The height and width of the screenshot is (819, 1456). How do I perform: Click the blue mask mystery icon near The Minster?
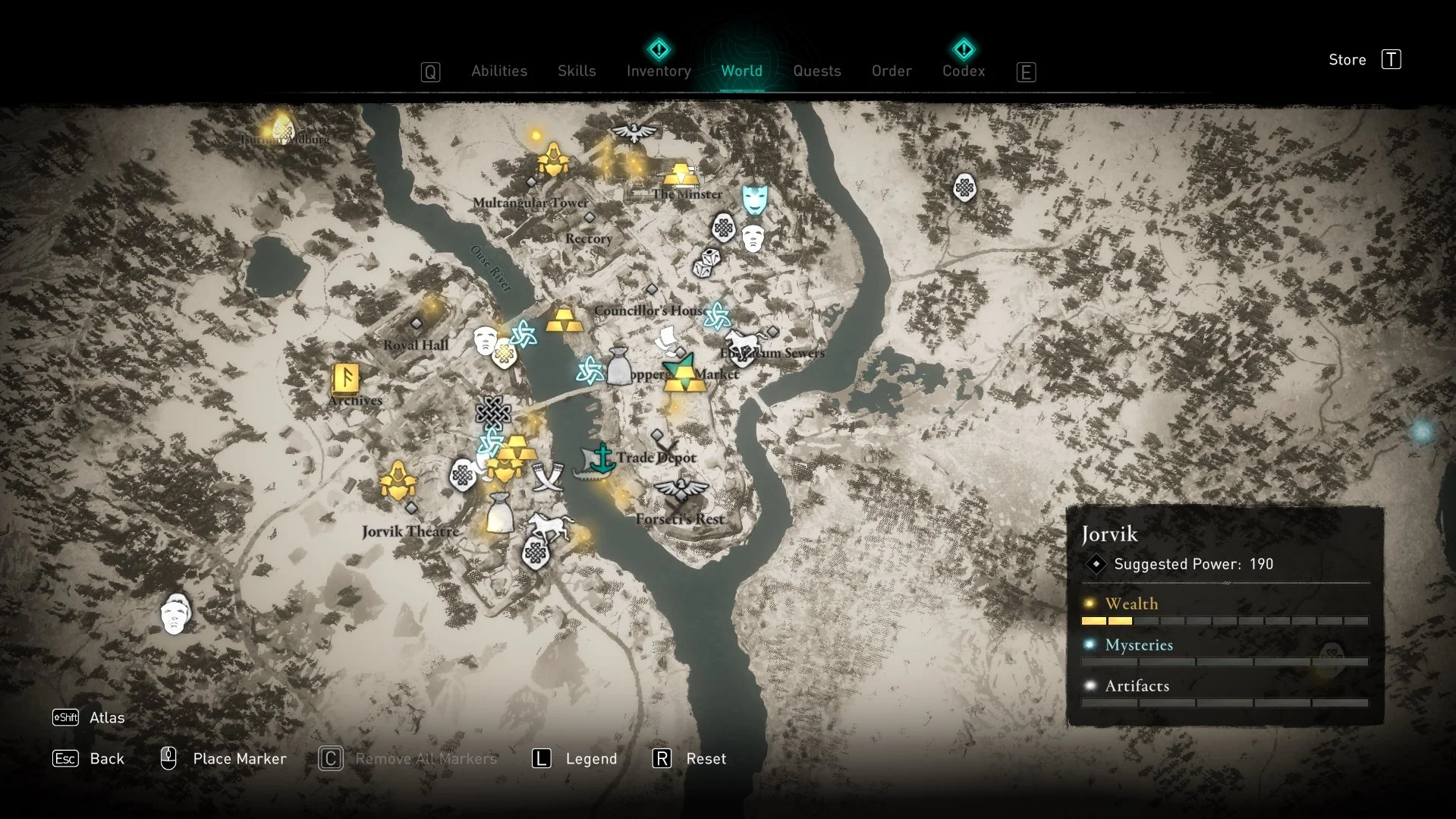753,200
